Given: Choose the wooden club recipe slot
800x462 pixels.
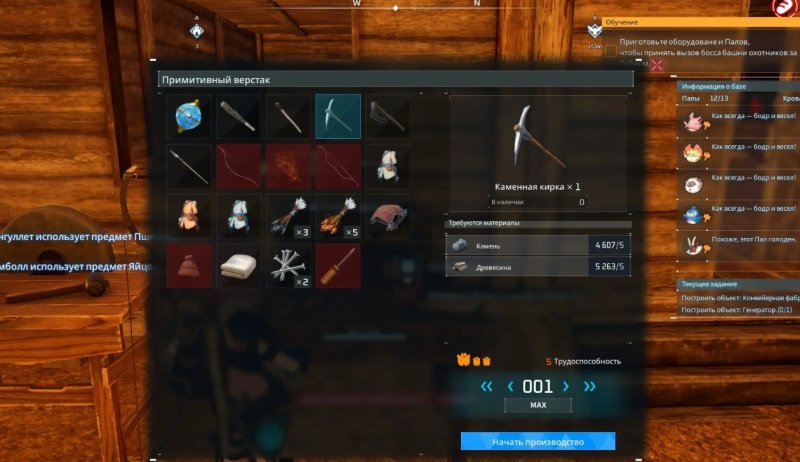Looking at the screenshot, I should [238, 116].
